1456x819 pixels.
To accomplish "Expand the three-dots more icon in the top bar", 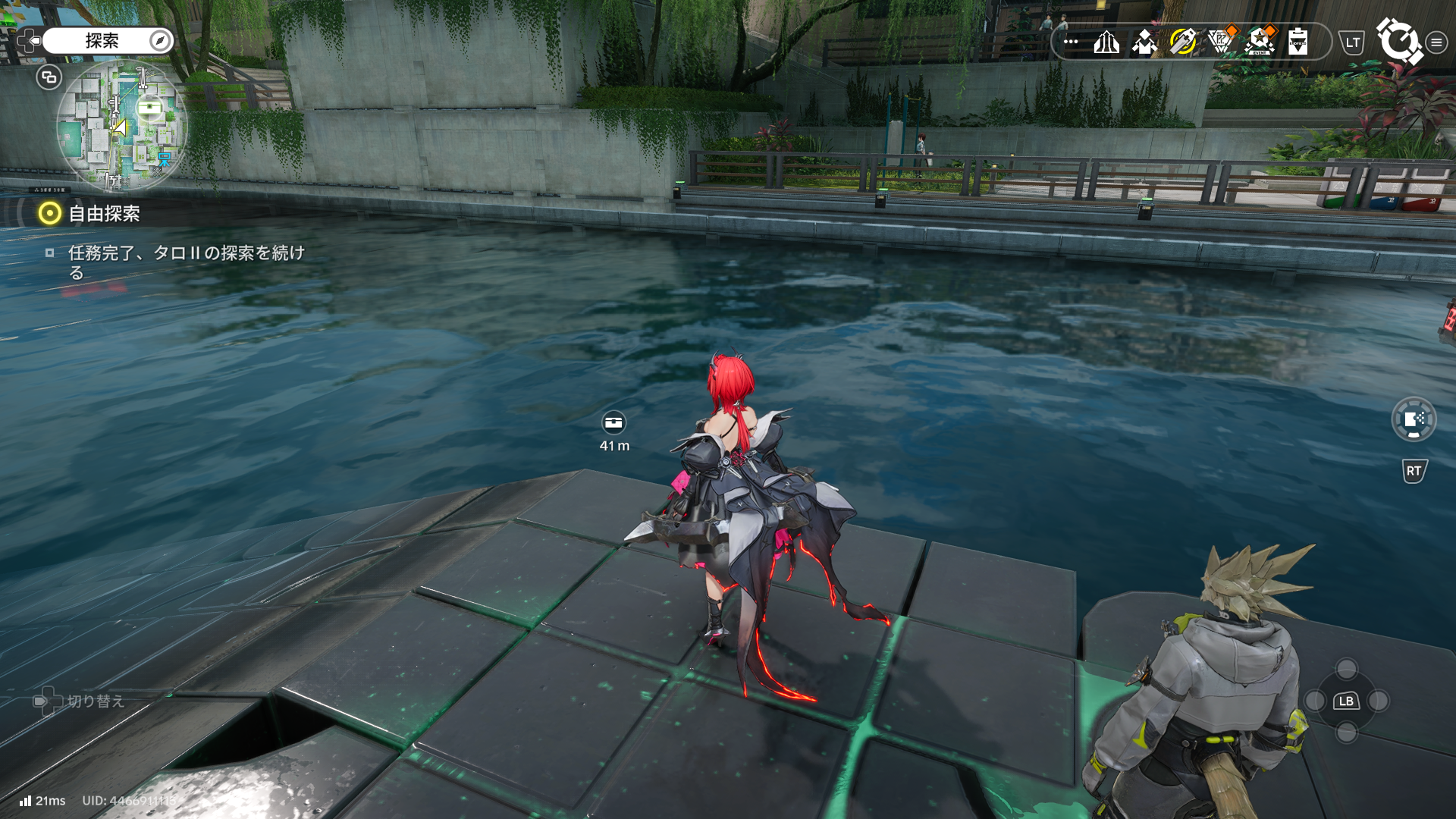I will (x=1071, y=42).
